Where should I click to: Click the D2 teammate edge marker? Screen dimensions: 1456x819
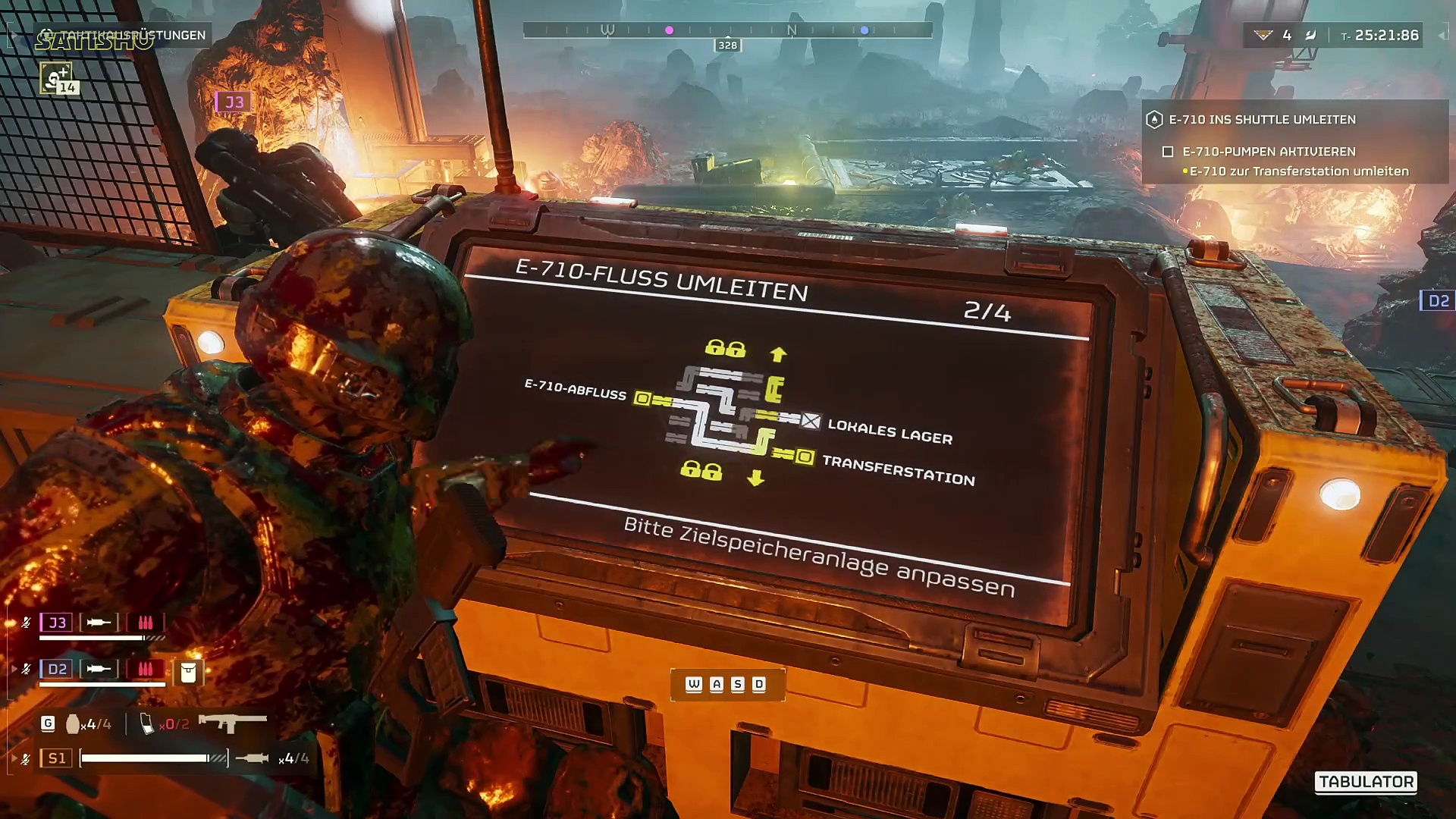point(1438,301)
